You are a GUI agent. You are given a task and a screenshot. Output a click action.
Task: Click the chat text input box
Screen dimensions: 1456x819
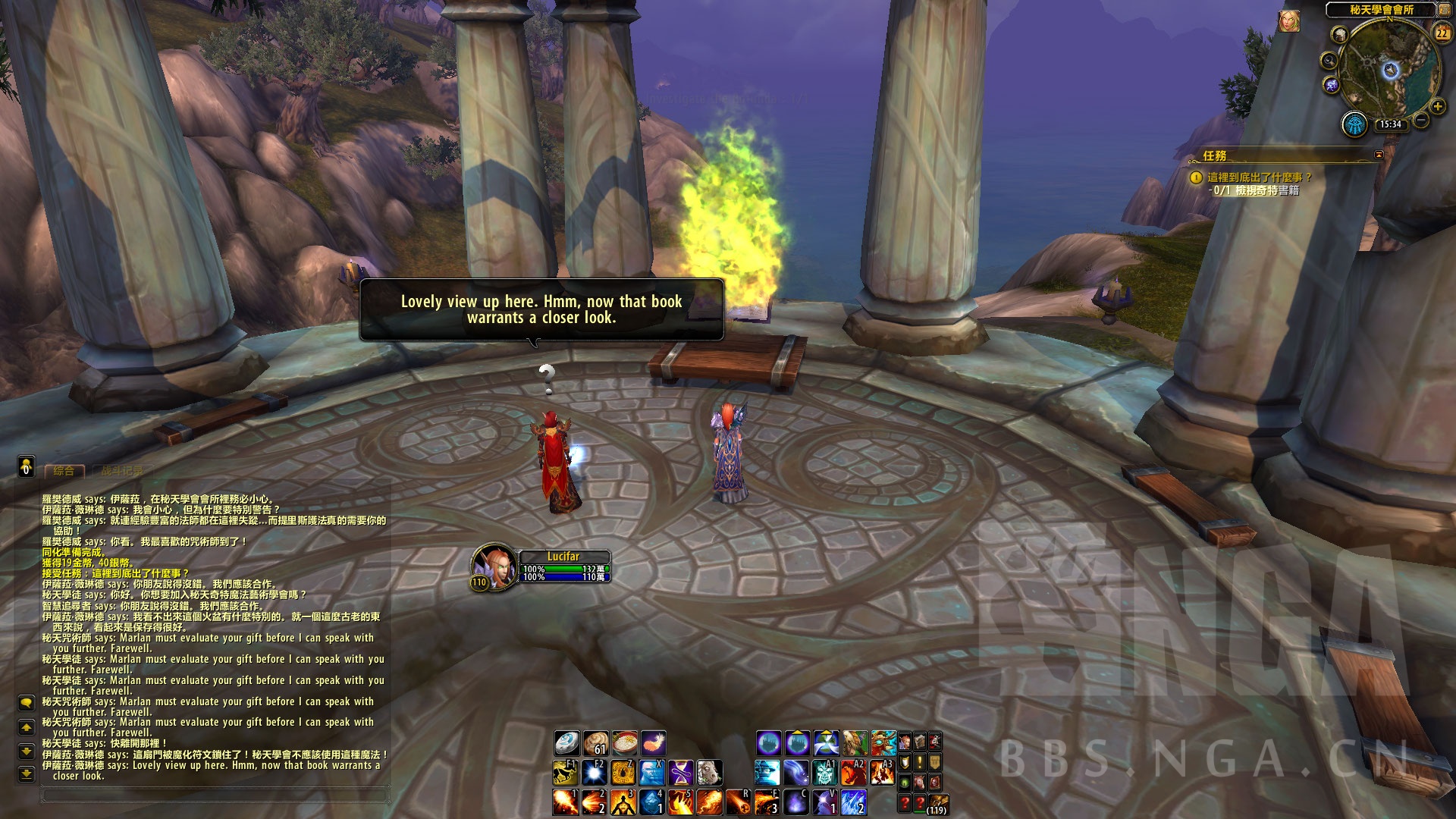(x=216, y=795)
